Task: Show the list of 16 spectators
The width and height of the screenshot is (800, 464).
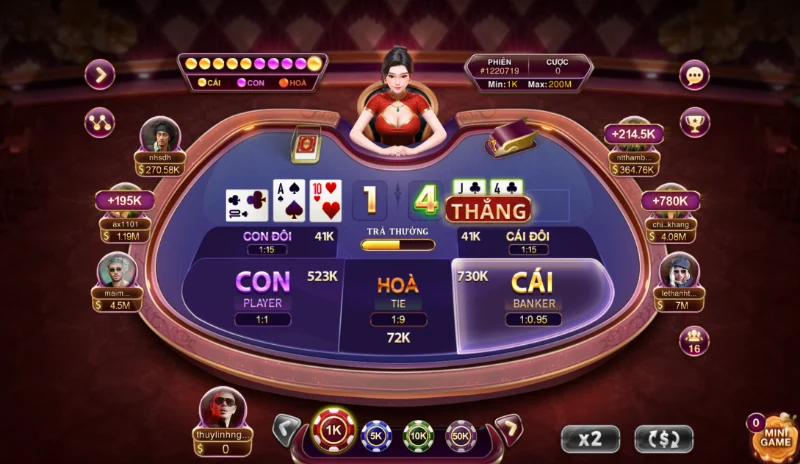Action: tap(694, 340)
